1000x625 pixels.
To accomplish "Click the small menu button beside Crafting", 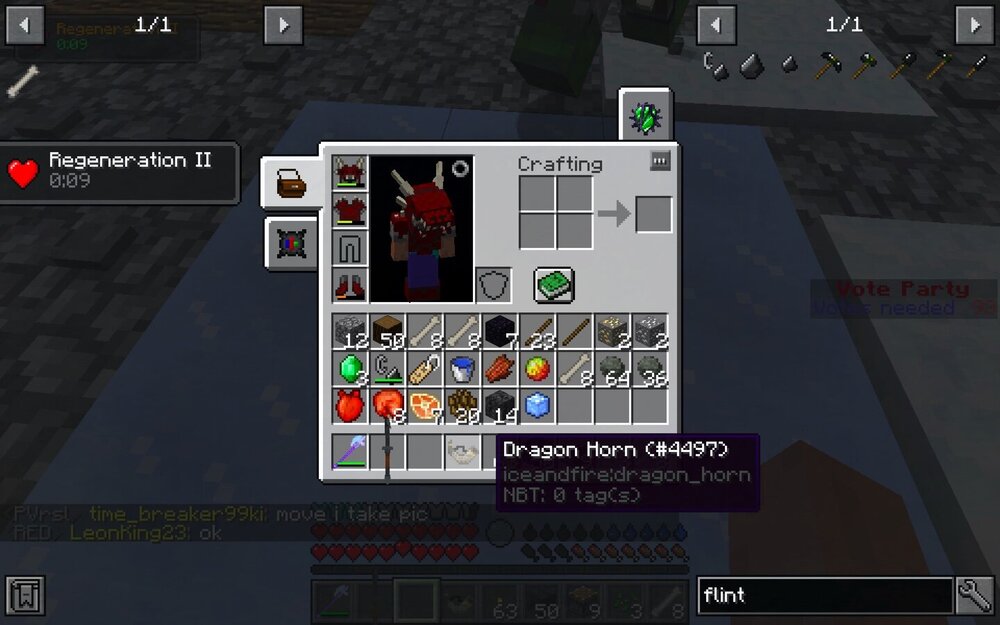I will (x=659, y=161).
